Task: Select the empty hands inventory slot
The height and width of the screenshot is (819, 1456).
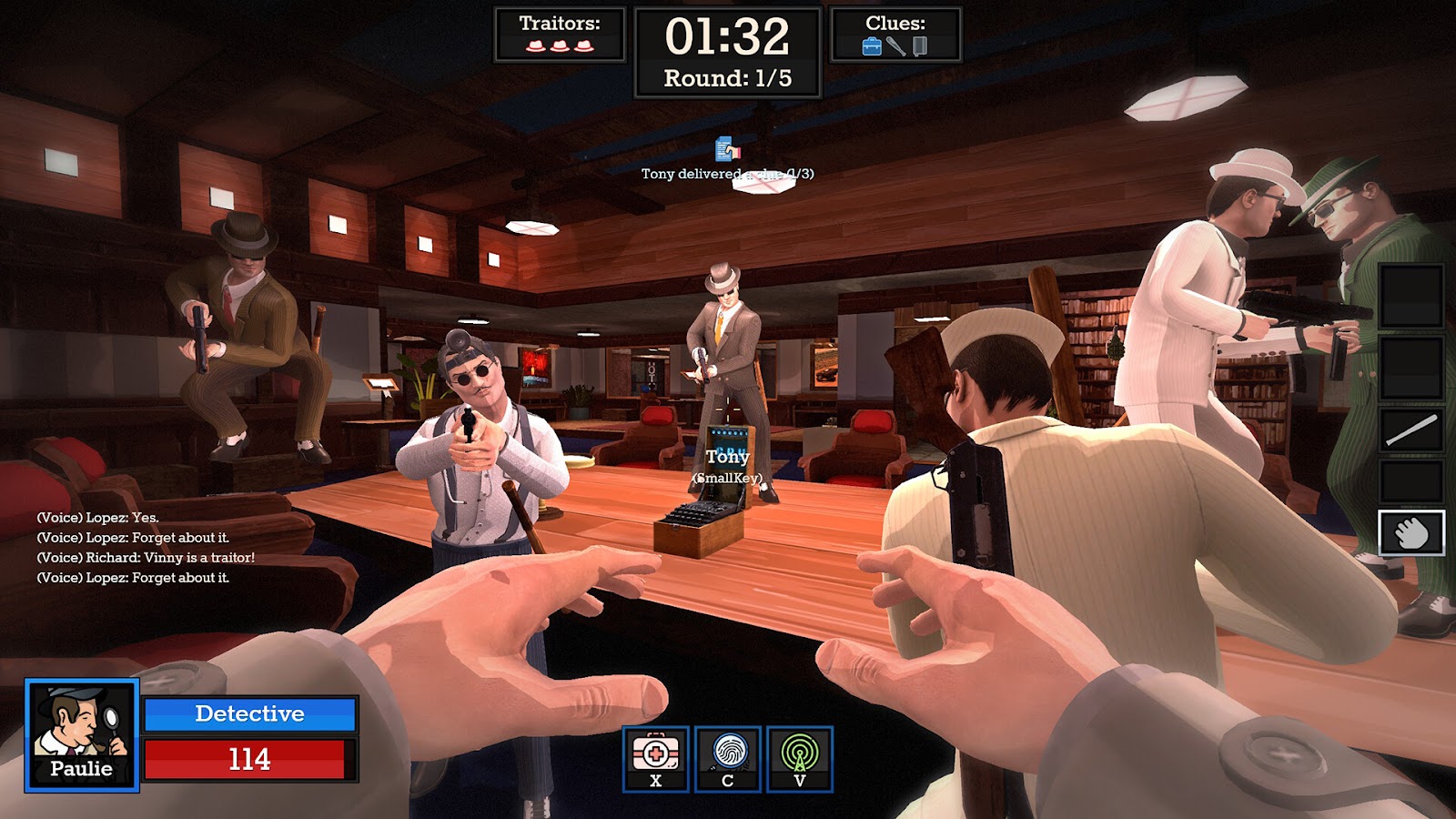Action: [1411, 533]
